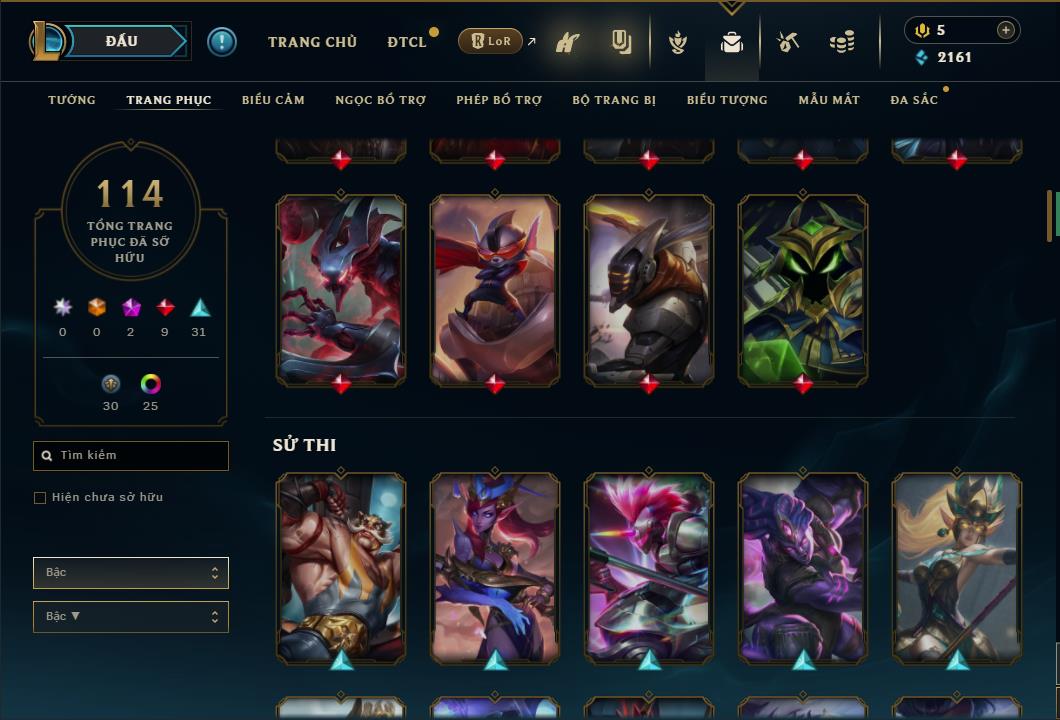Click the plus button to buy currency
The height and width of the screenshot is (720, 1060).
(x=1006, y=30)
